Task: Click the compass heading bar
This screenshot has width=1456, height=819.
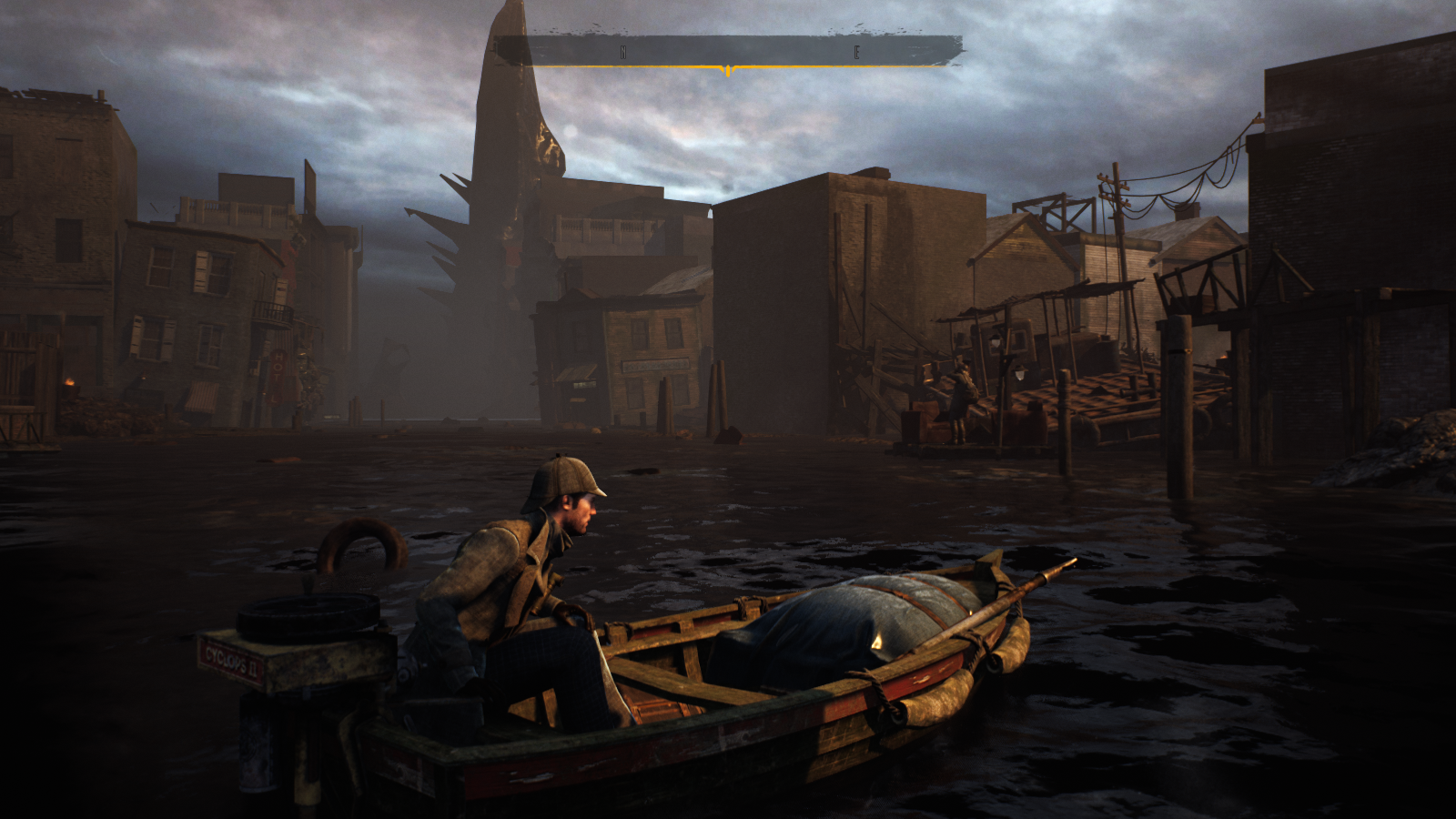Action: [728, 51]
